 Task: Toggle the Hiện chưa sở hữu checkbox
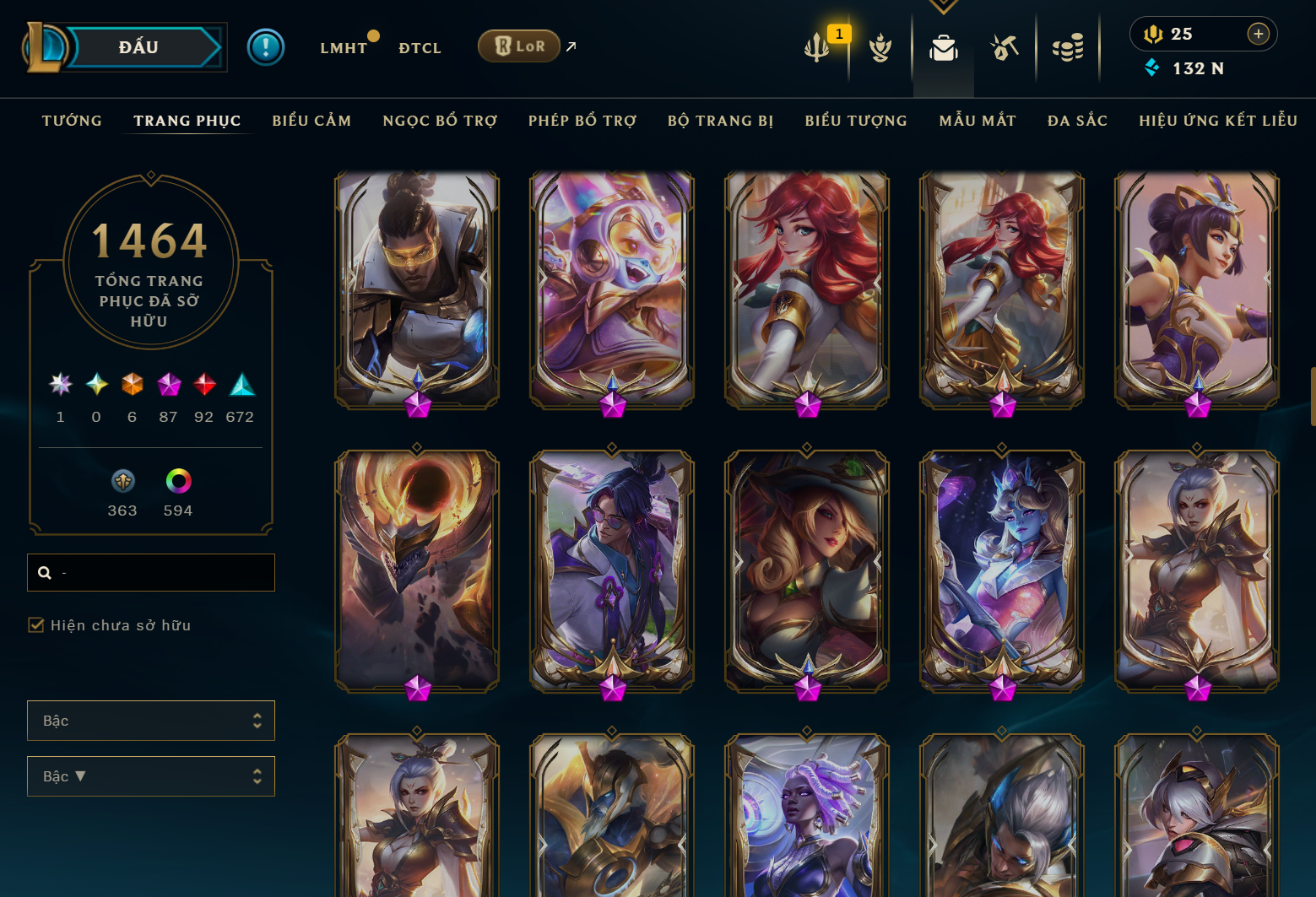pos(36,625)
